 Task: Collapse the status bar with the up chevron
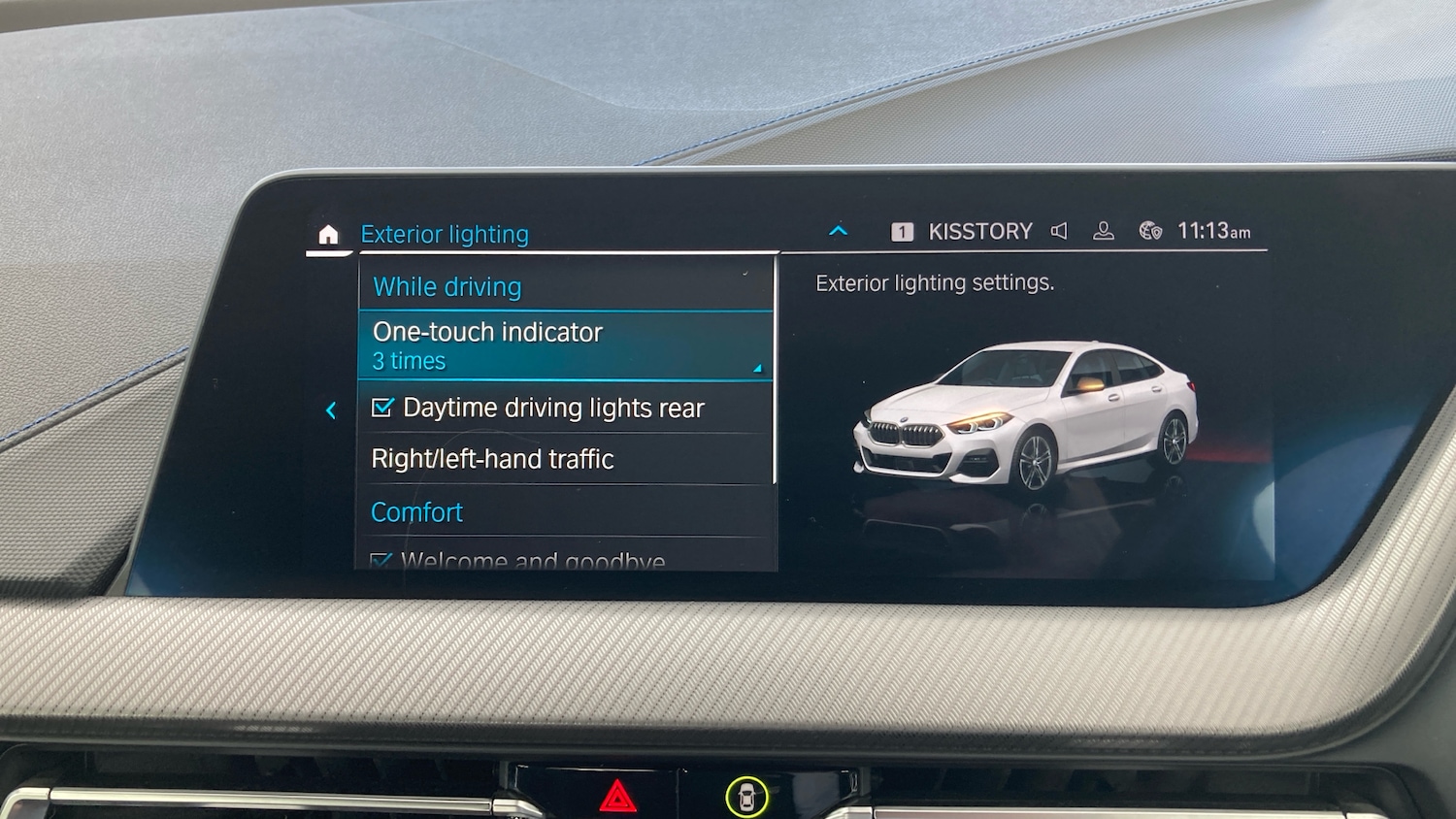(837, 230)
